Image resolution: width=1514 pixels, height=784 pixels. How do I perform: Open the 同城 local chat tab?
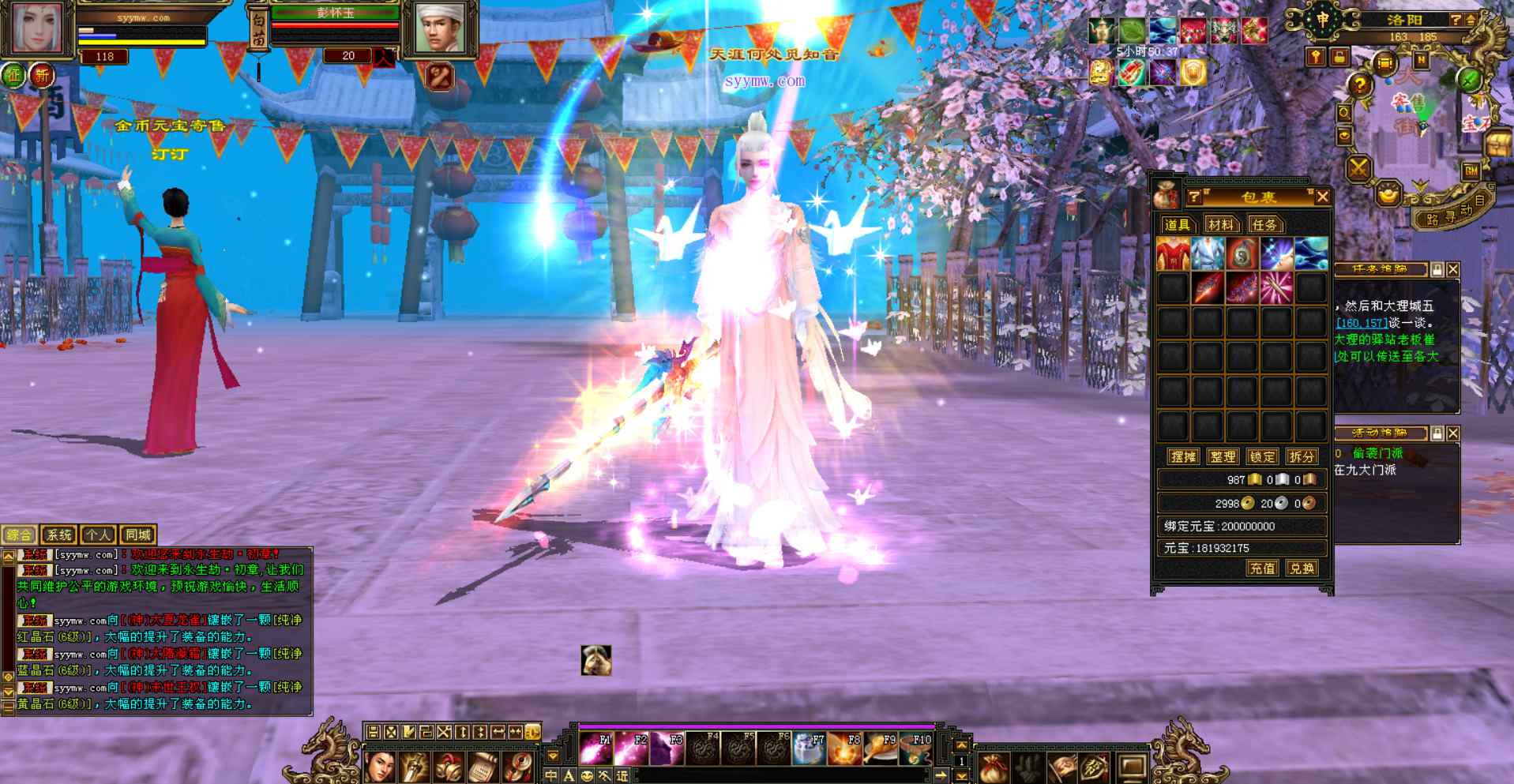(x=138, y=535)
